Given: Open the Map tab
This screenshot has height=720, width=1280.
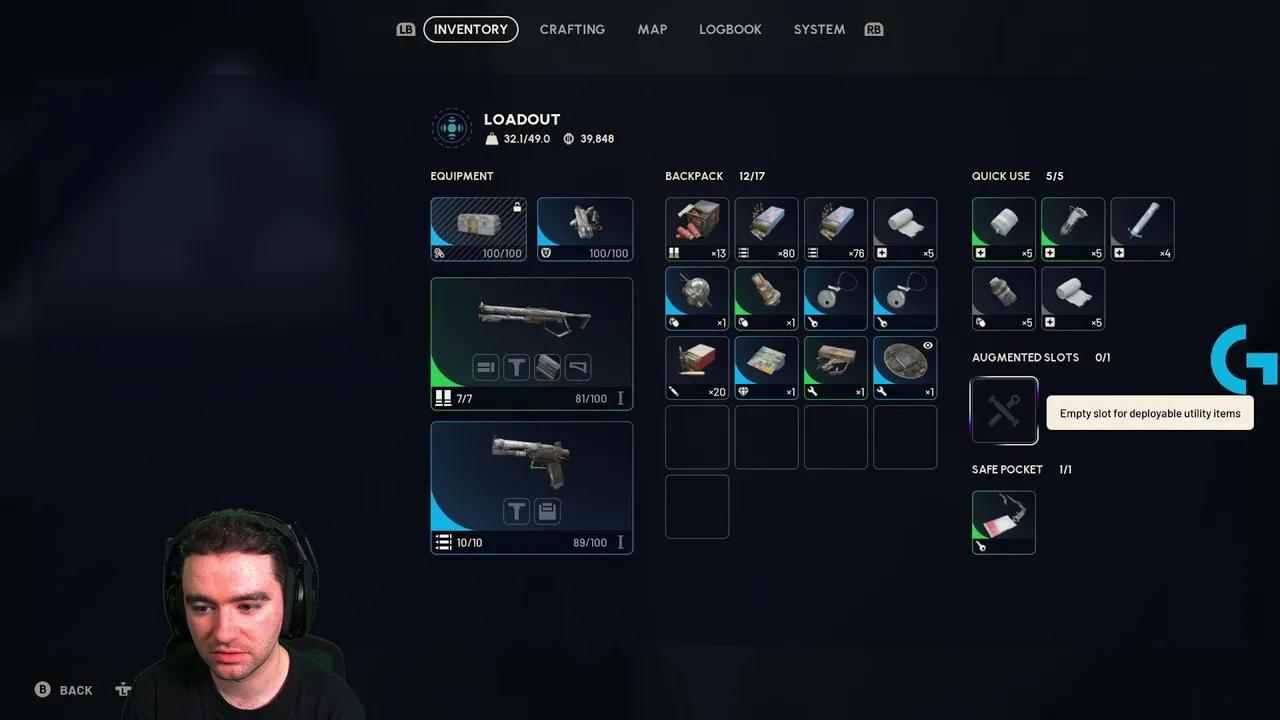Looking at the screenshot, I should point(652,29).
